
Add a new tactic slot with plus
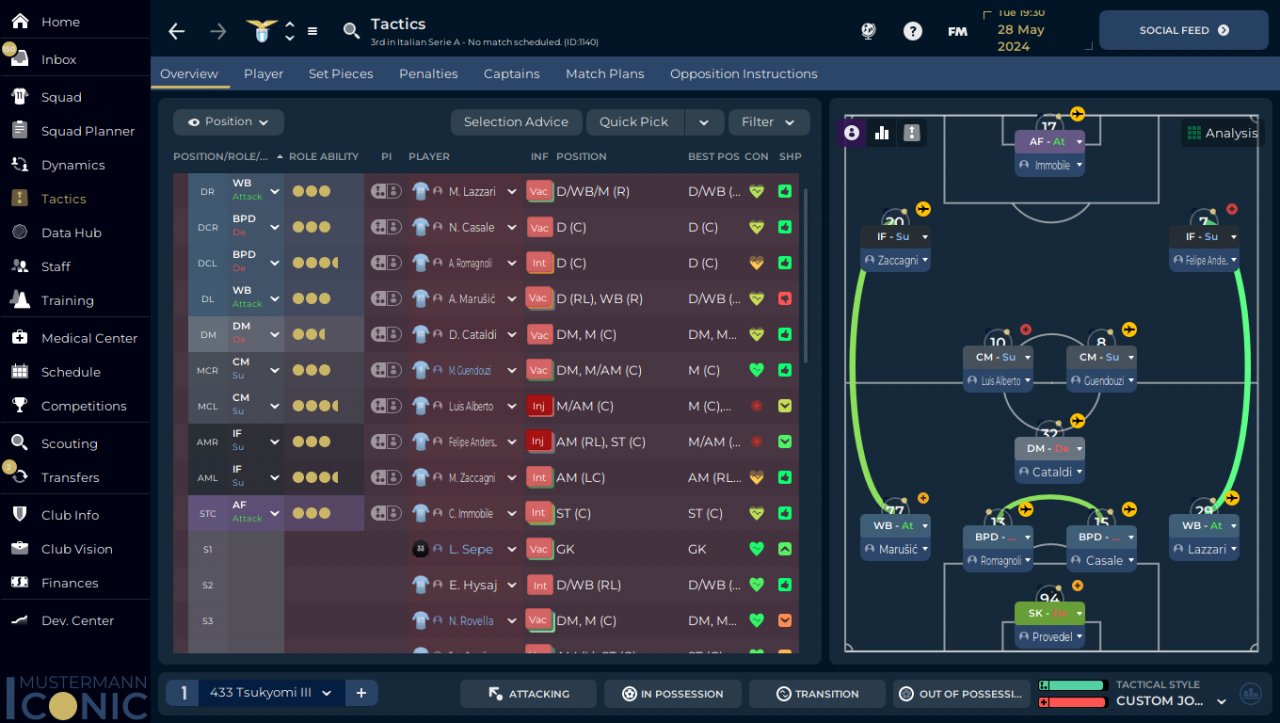pos(360,693)
